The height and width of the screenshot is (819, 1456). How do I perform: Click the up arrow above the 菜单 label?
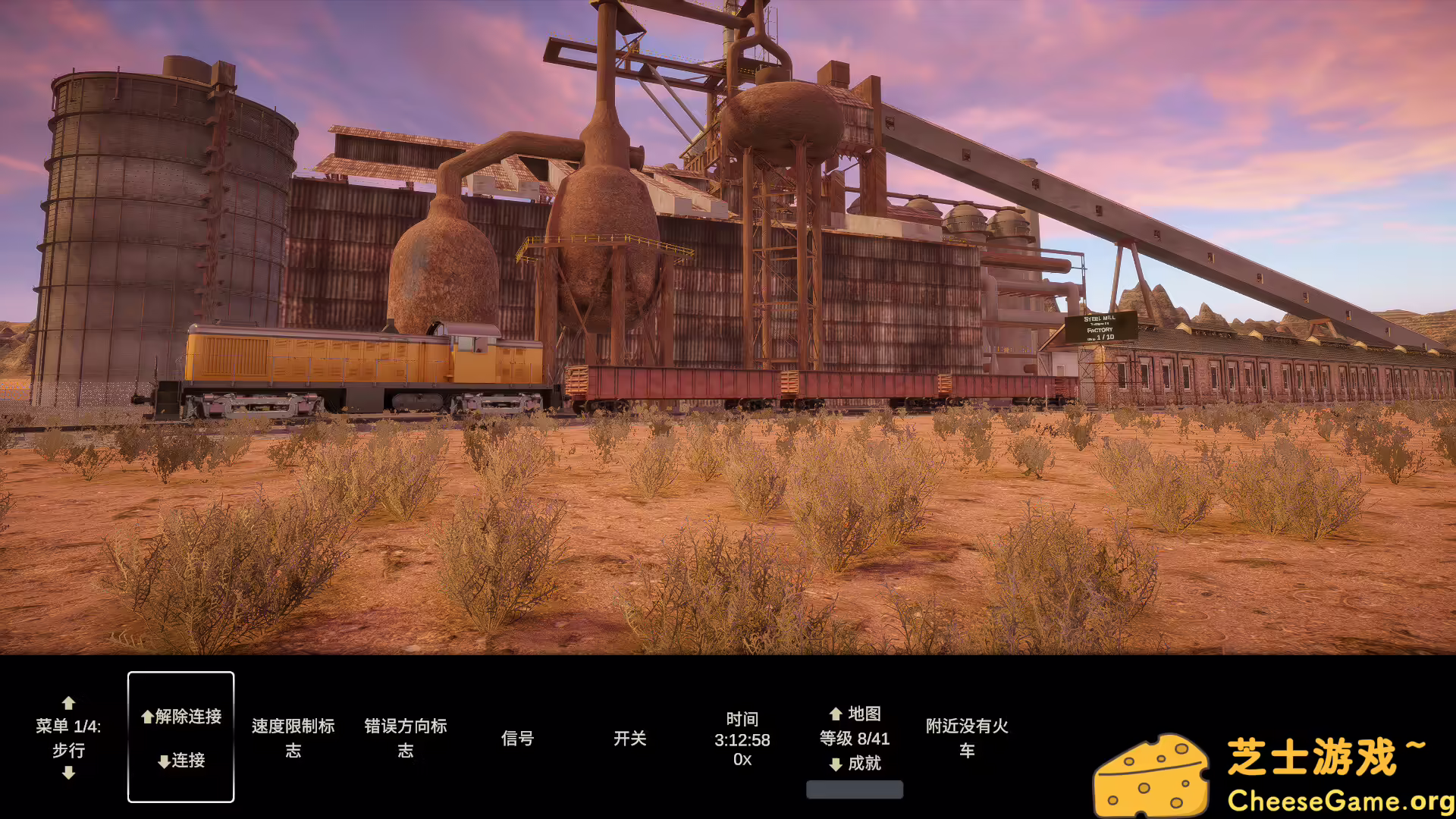coord(70,703)
